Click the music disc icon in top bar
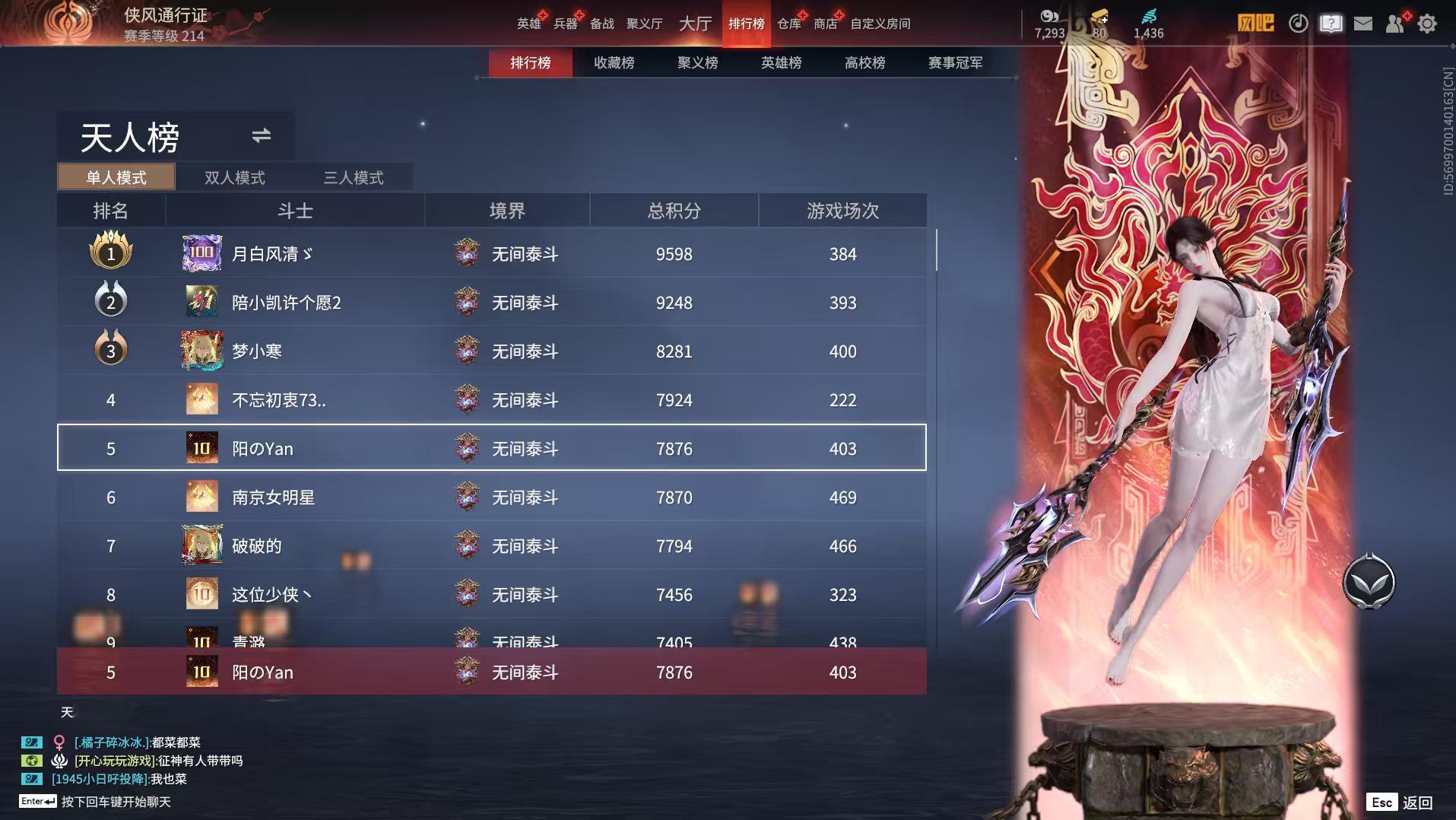Screen dimensions: 1456x820 pos(1299,24)
